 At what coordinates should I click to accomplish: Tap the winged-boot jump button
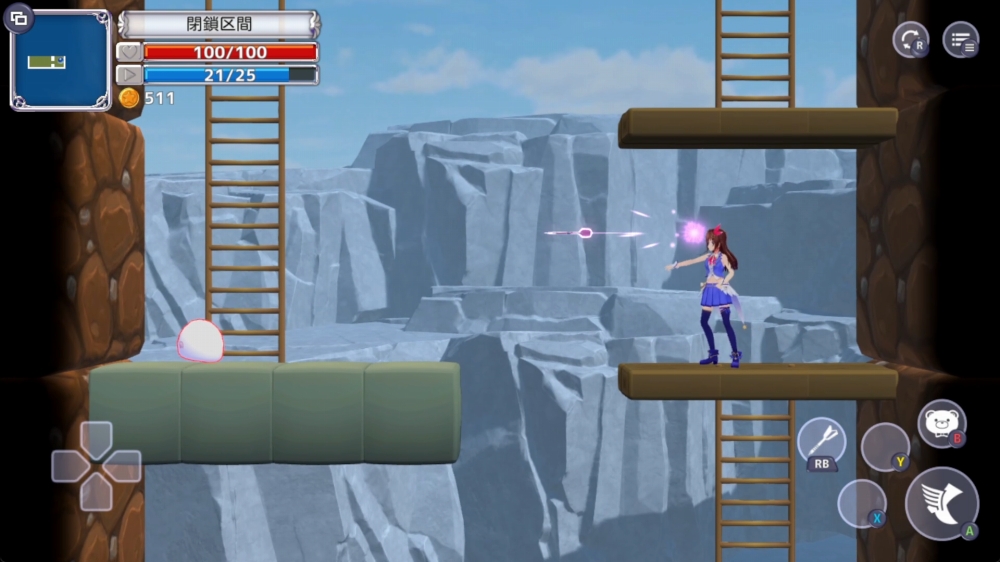tap(941, 503)
